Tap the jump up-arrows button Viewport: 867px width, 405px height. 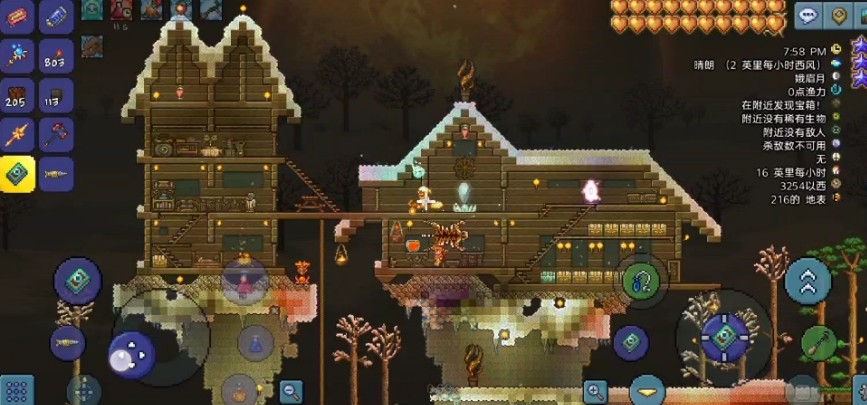tap(808, 281)
